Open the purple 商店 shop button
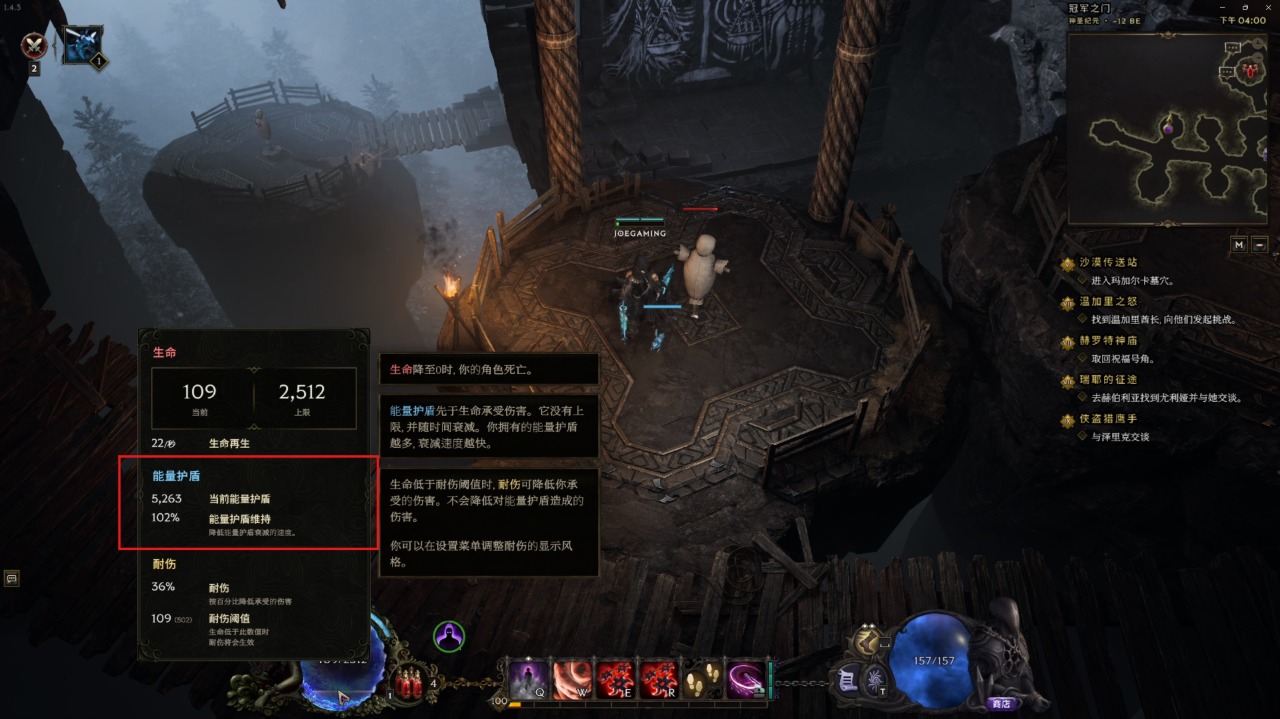The width and height of the screenshot is (1280, 719). pyautogui.click(x=999, y=703)
